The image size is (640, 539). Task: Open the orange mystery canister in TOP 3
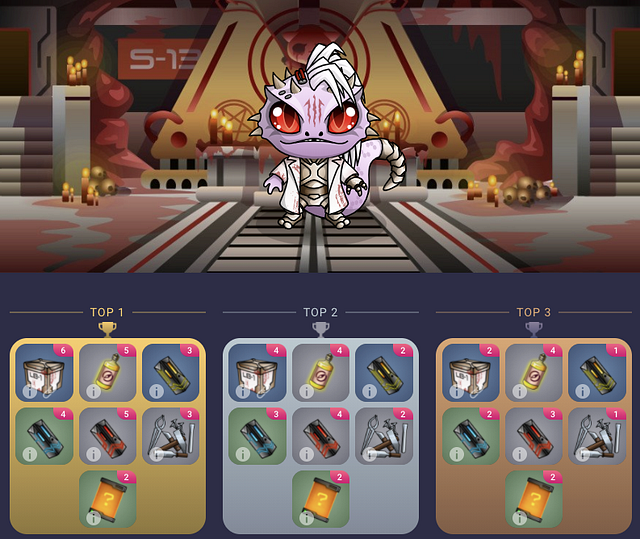coord(535,498)
